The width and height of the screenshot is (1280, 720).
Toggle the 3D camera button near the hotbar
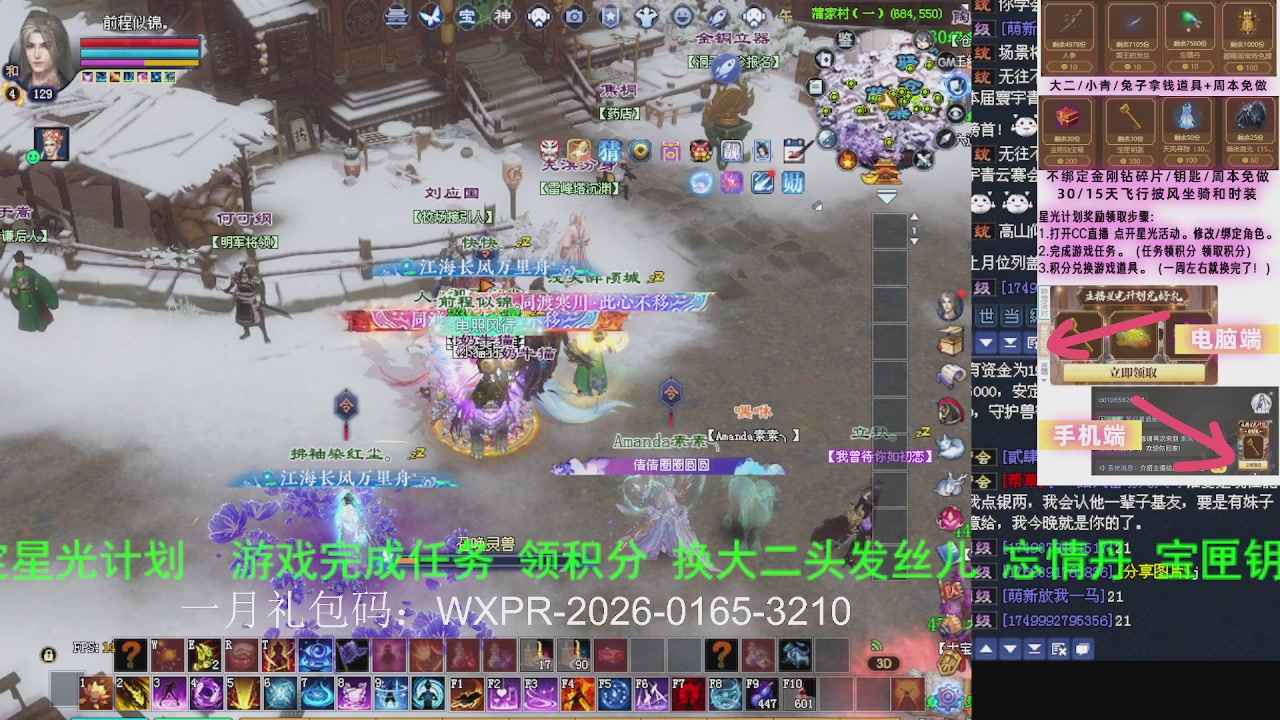tap(884, 661)
